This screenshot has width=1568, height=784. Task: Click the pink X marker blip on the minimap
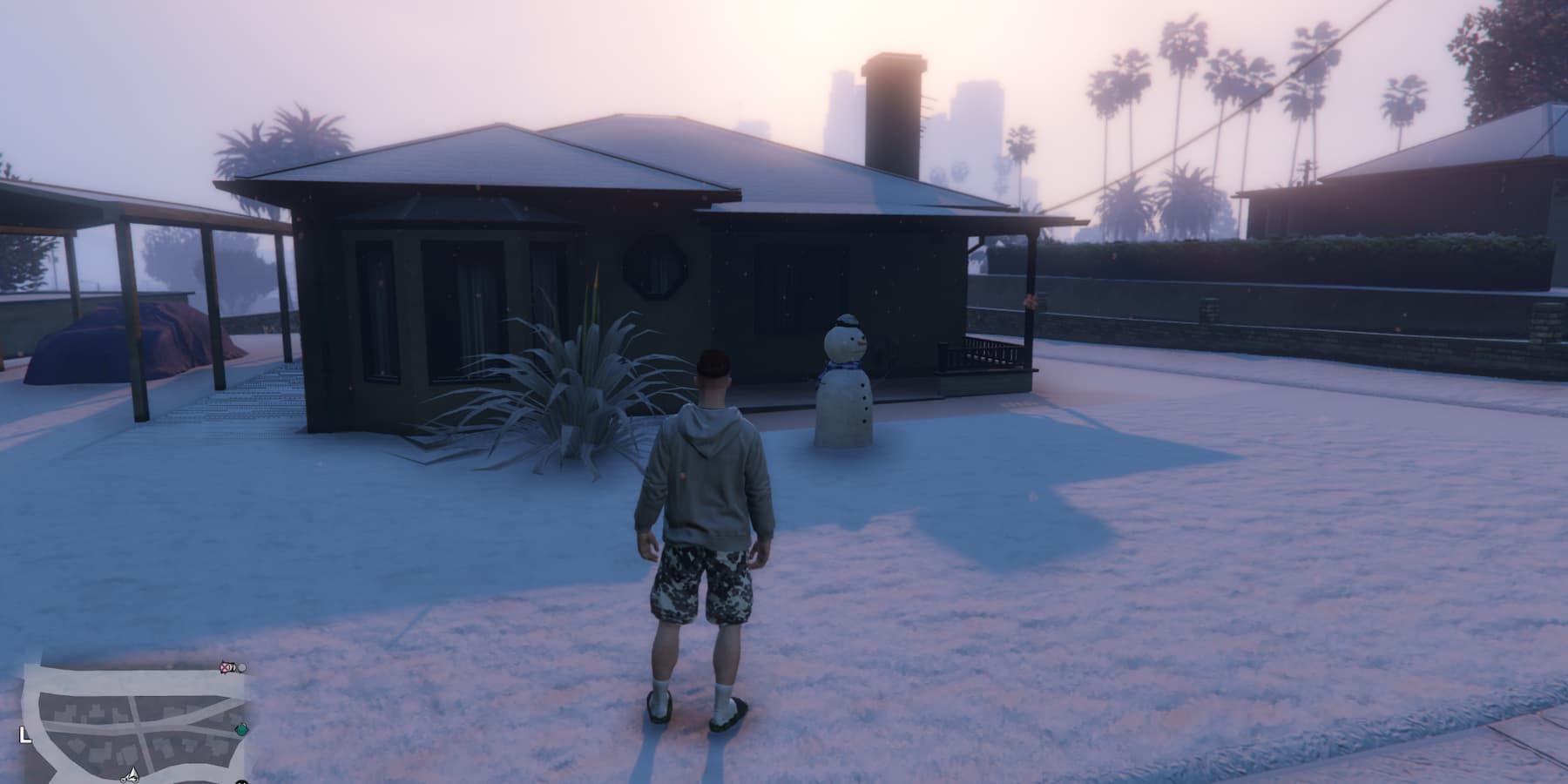click(225, 667)
